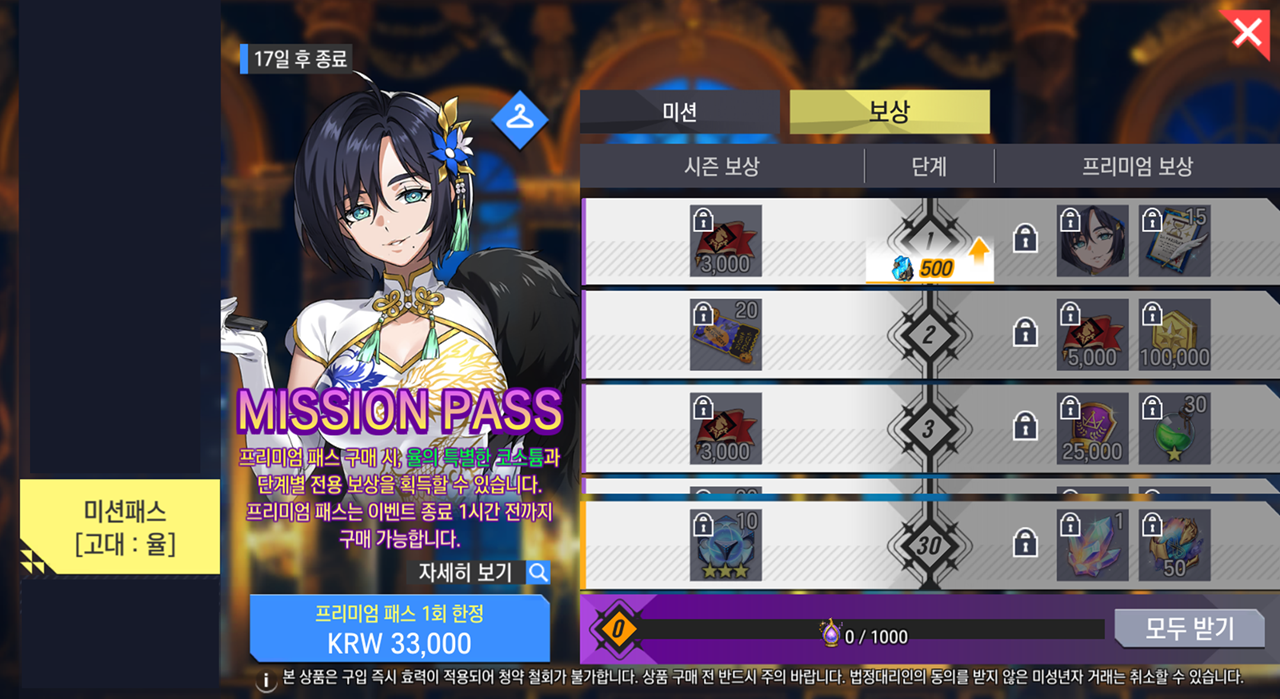View the stage 2 red flag 5,000 reward
Screen dimensions: 1280x699
tap(1092, 335)
